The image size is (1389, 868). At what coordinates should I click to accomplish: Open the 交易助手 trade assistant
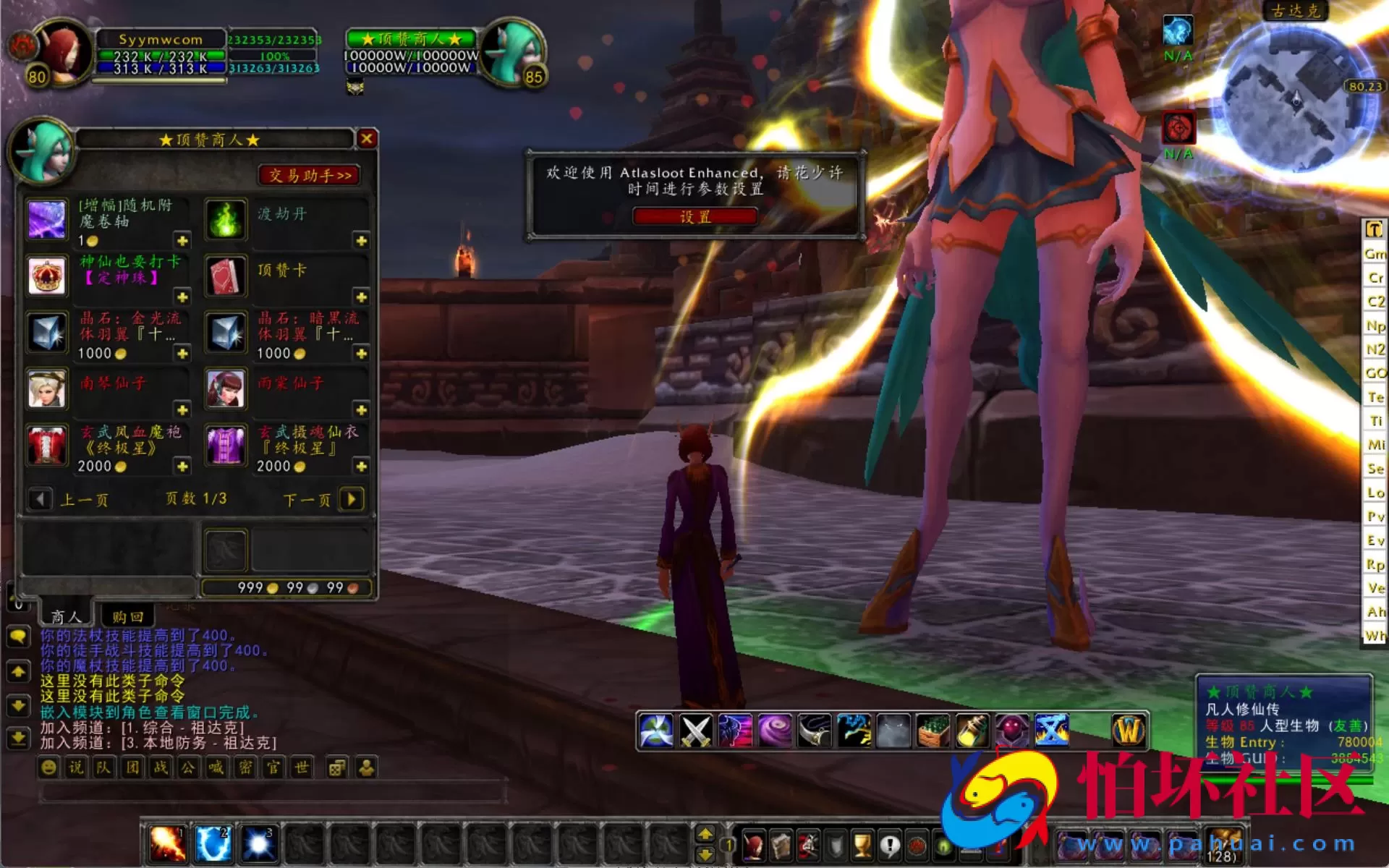[x=310, y=175]
